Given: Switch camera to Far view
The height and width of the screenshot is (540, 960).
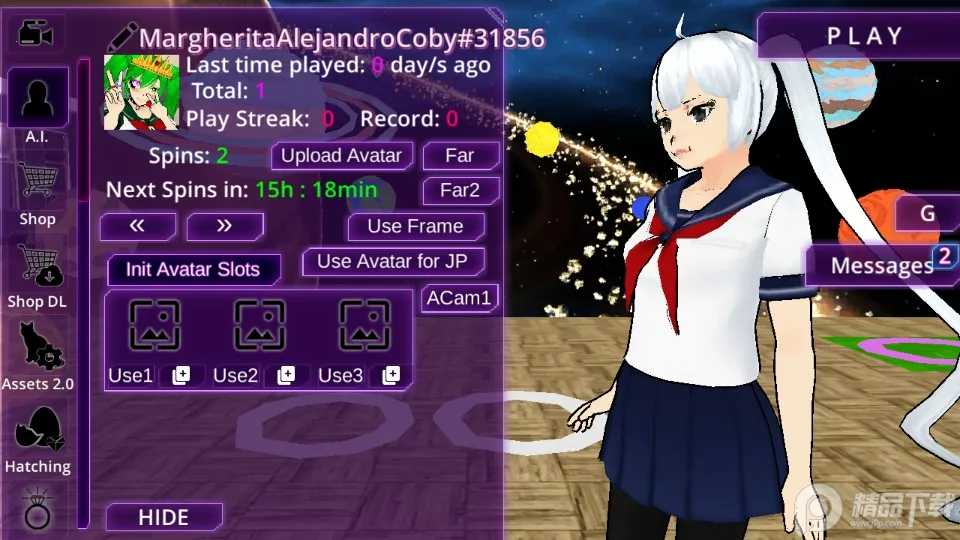Looking at the screenshot, I should click(460, 156).
